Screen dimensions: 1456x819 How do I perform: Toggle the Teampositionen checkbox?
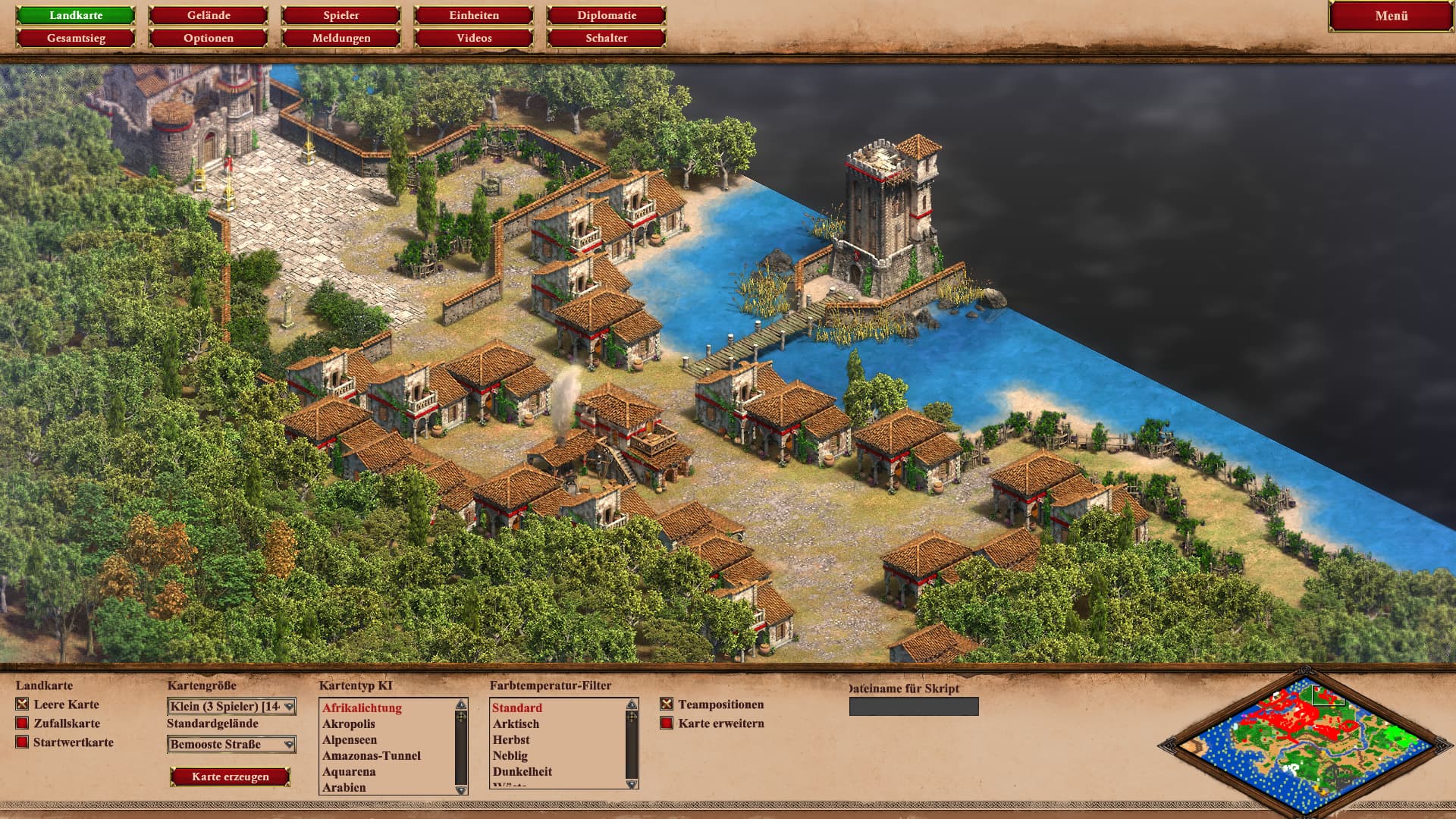tap(667, 704)
